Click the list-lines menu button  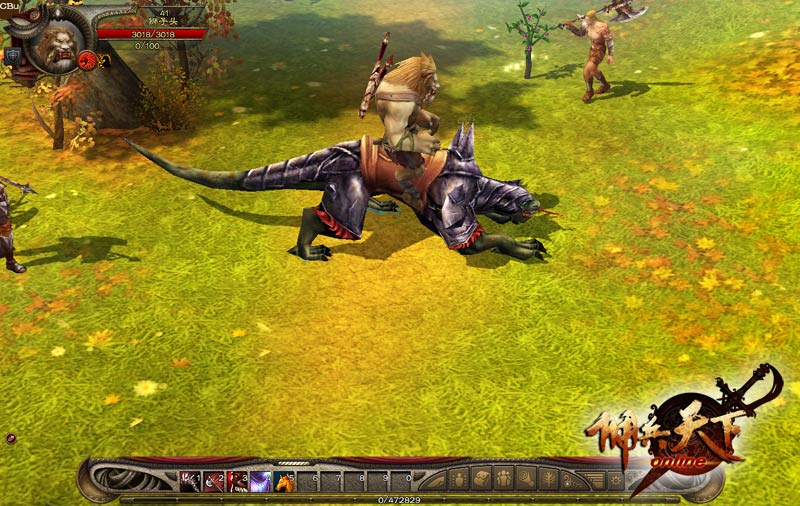tap(592, 479)
